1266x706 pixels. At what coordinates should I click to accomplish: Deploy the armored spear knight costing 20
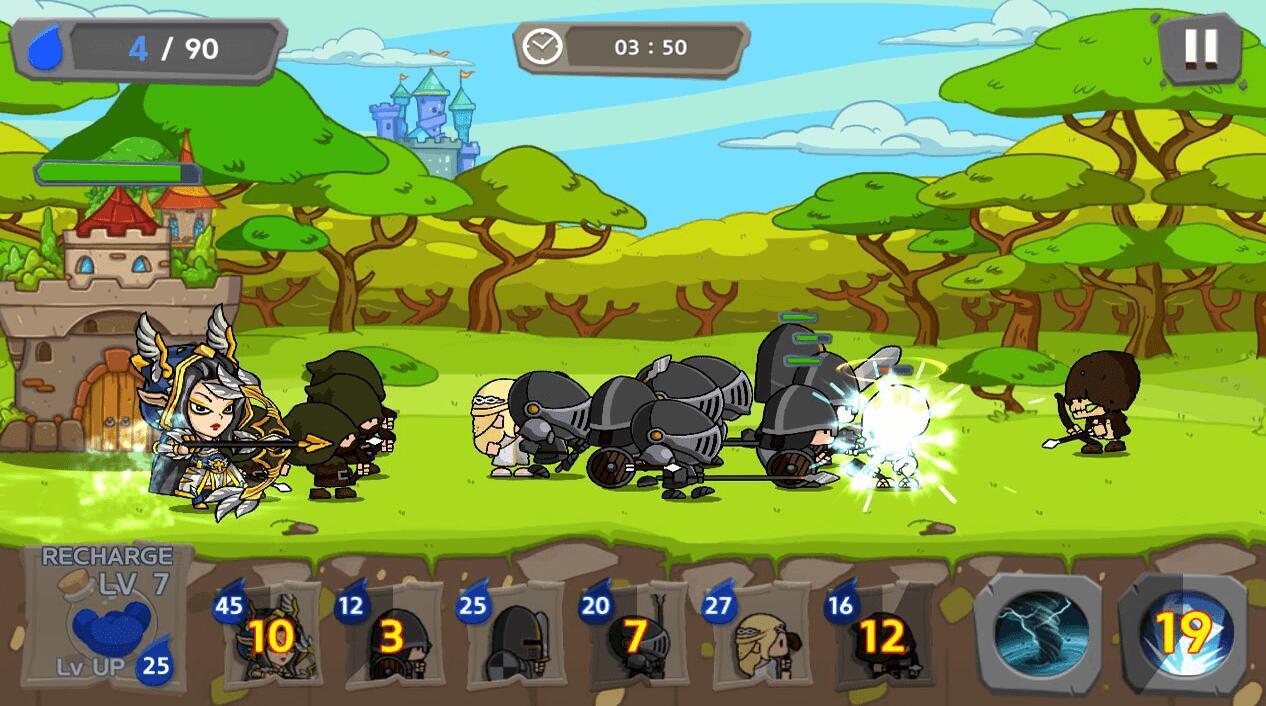pos(636,636)
